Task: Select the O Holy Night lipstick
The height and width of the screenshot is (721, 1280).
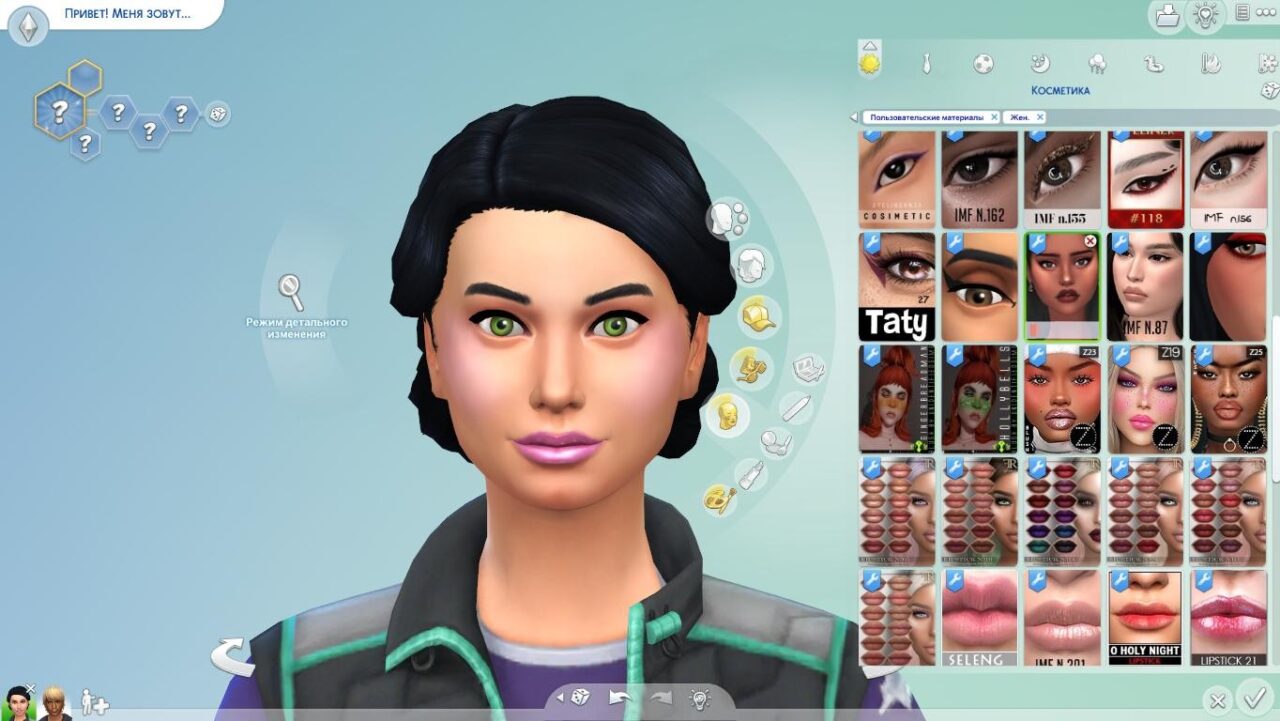Action: tap(1145, 617)
